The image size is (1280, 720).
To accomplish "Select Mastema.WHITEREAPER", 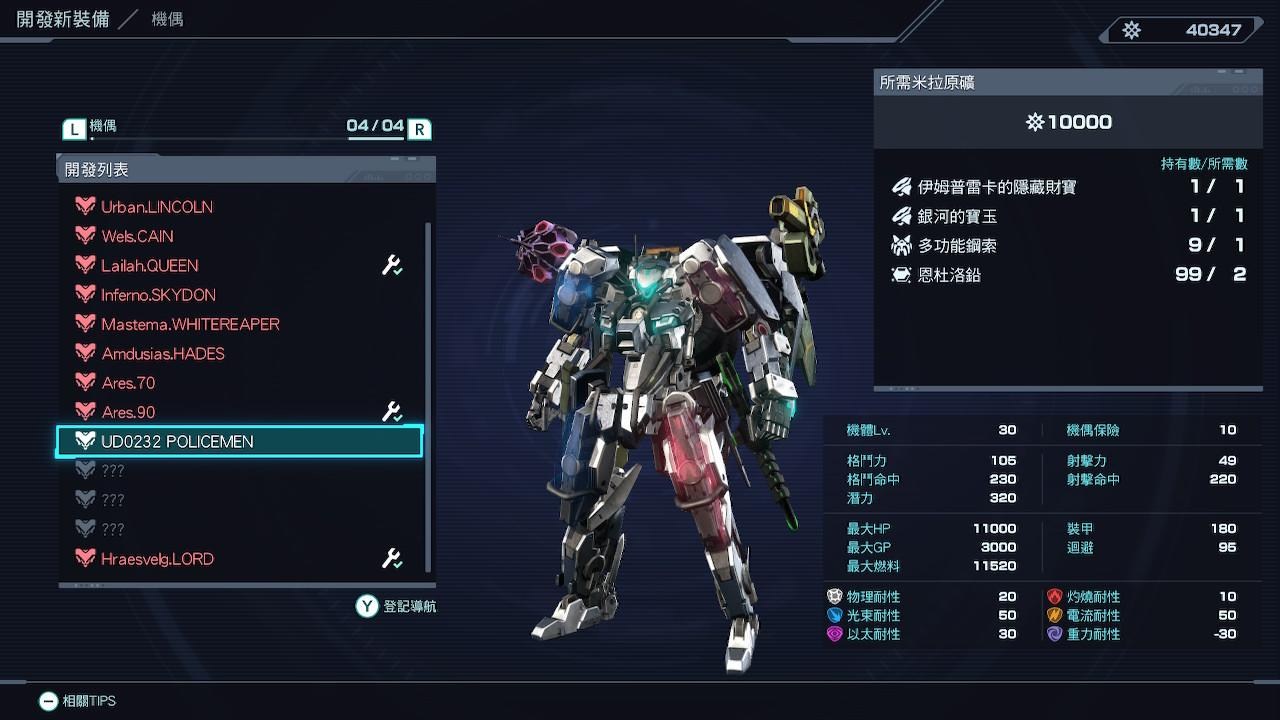I will coord(190,324).
